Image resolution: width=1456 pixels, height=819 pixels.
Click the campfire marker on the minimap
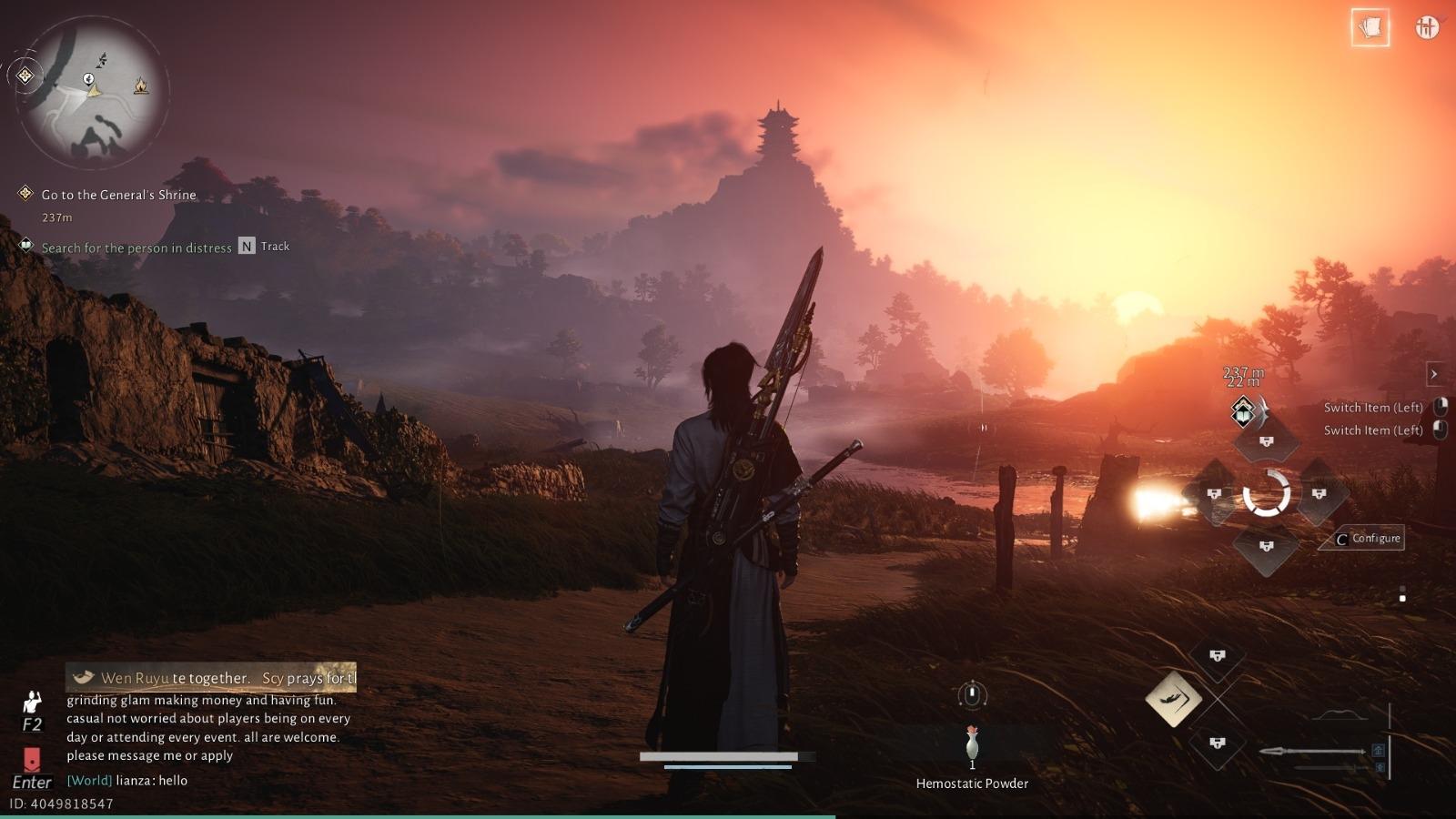click(x=141, y=86)
